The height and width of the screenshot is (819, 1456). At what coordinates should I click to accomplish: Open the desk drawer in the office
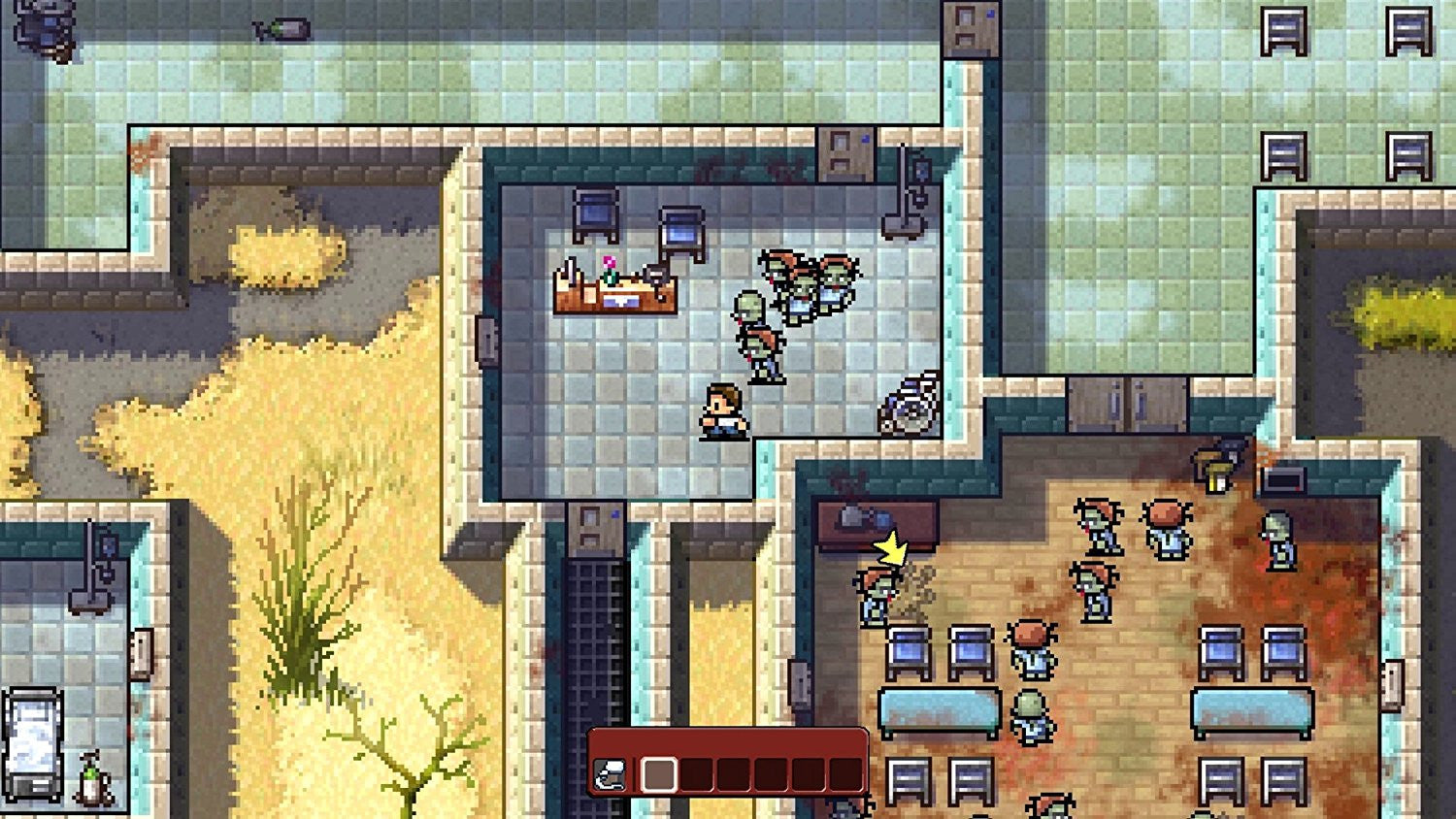pos(619,304)
